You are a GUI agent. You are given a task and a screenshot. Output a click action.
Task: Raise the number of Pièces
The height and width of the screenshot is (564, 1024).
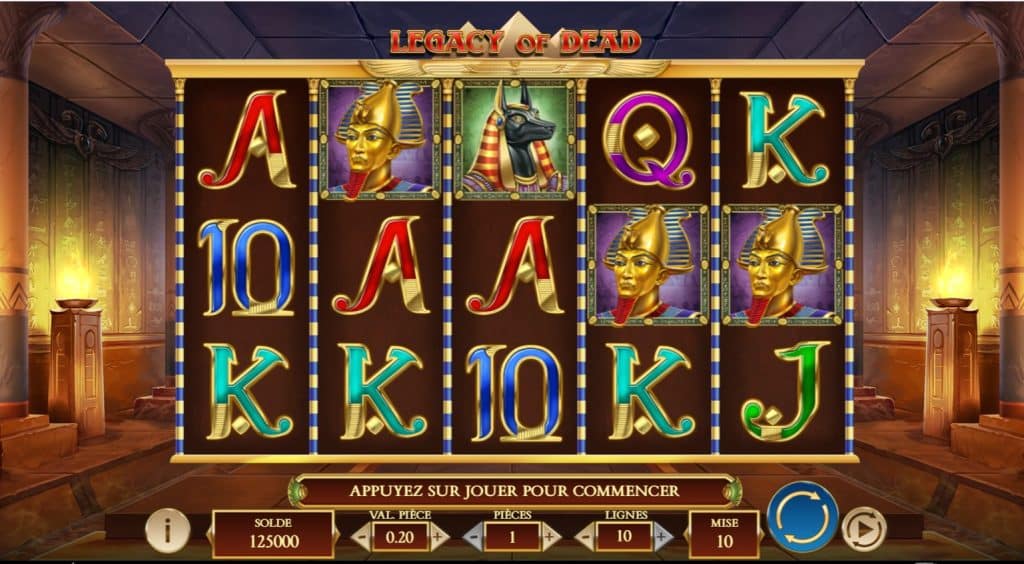click(x=549, y=537)
